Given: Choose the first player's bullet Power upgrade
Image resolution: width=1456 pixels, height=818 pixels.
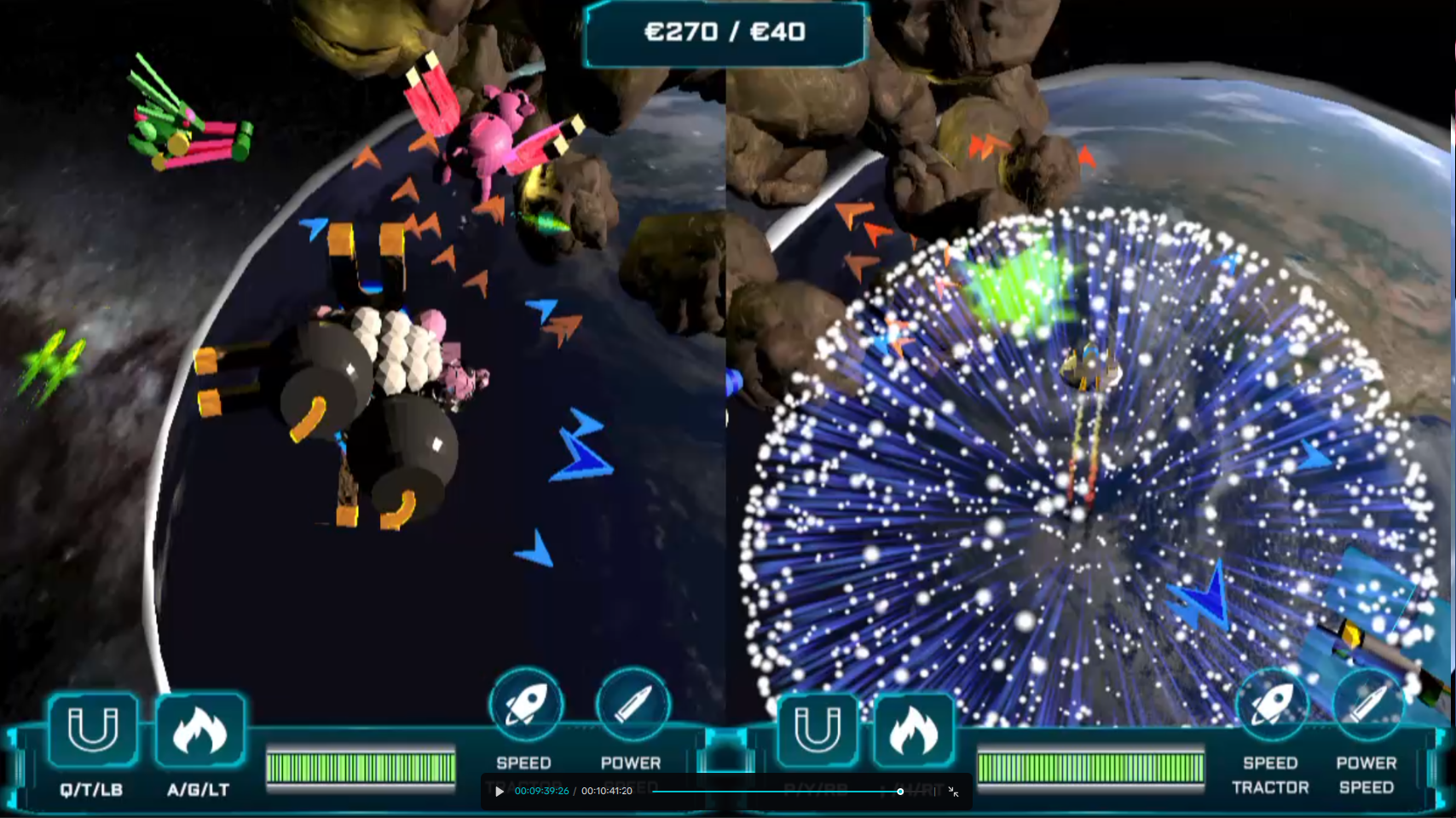Looking at the screenshot, I should (633, 705).
